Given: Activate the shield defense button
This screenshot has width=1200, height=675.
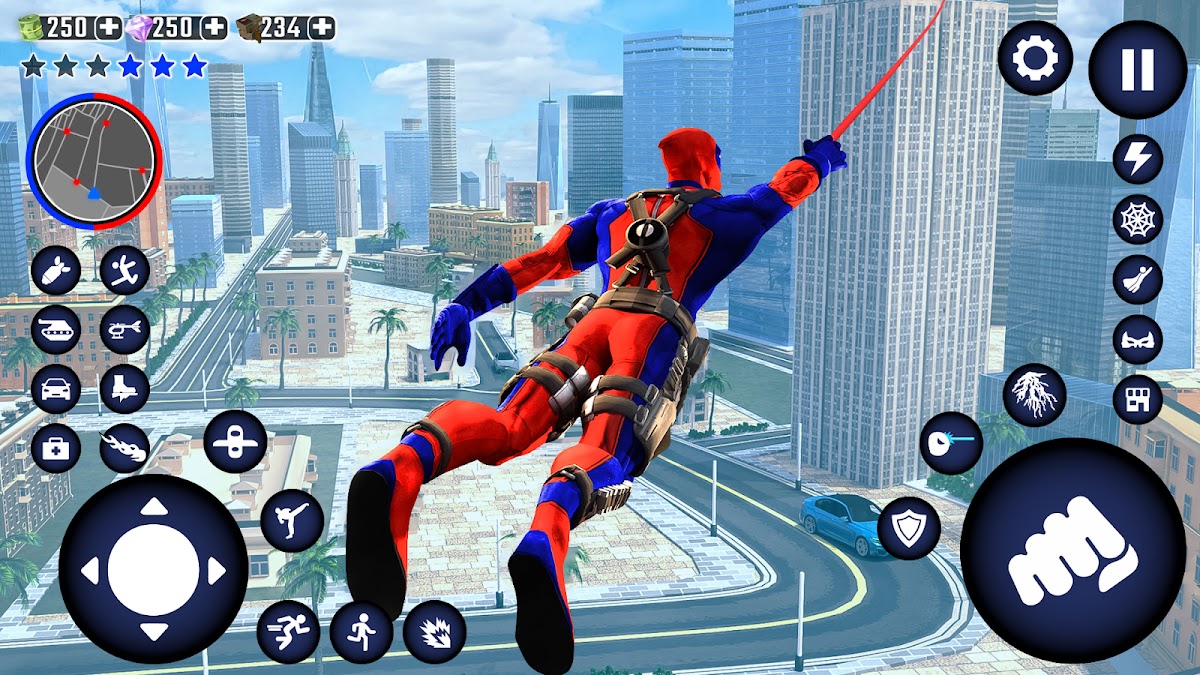Looking at the screenshot, I should click(x=909, y=529).
